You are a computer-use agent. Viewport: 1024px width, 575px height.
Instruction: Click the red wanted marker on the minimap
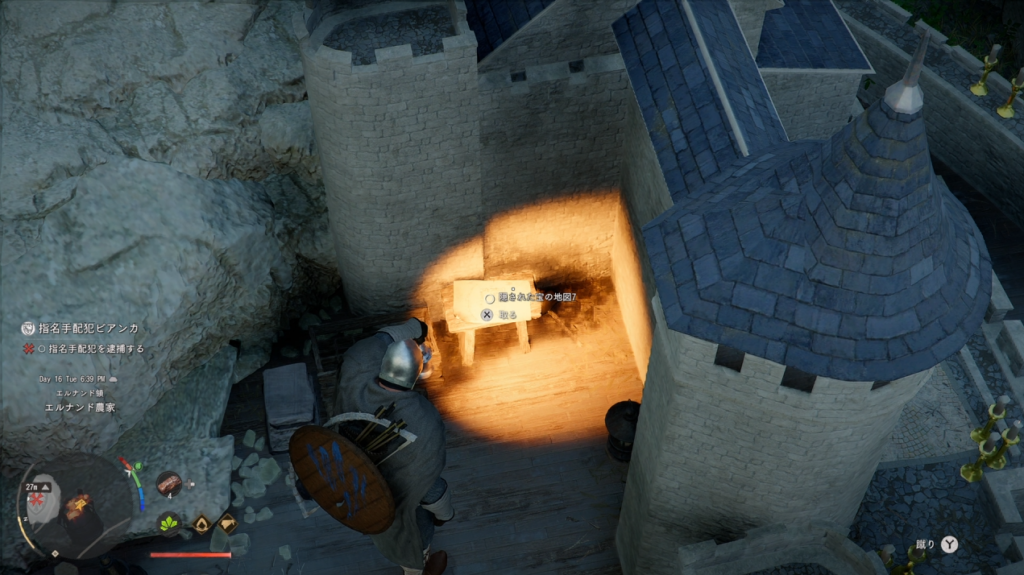(x=38, y=497)
